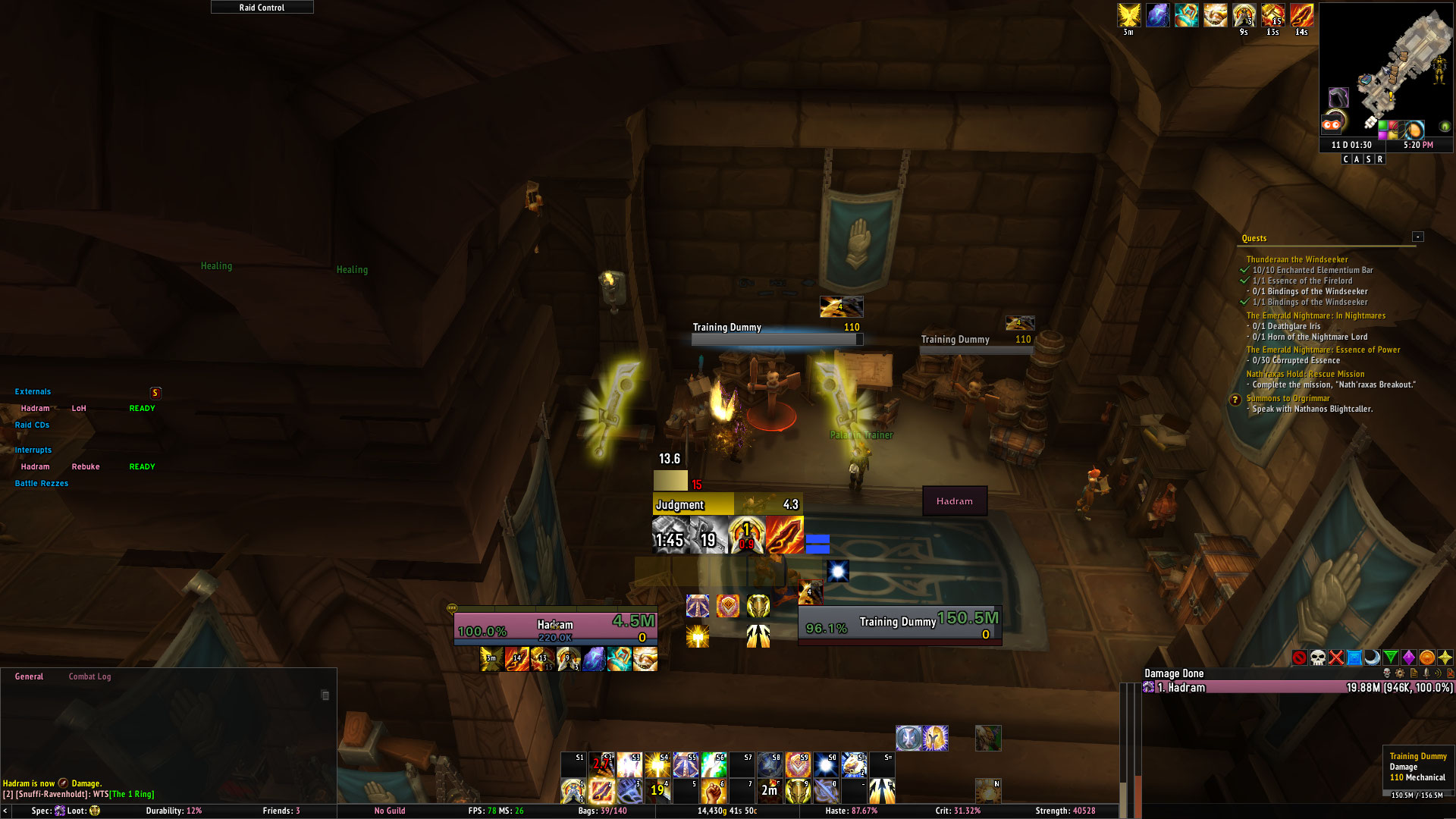Toggle the R button under the minimap

click(1380, 159)
